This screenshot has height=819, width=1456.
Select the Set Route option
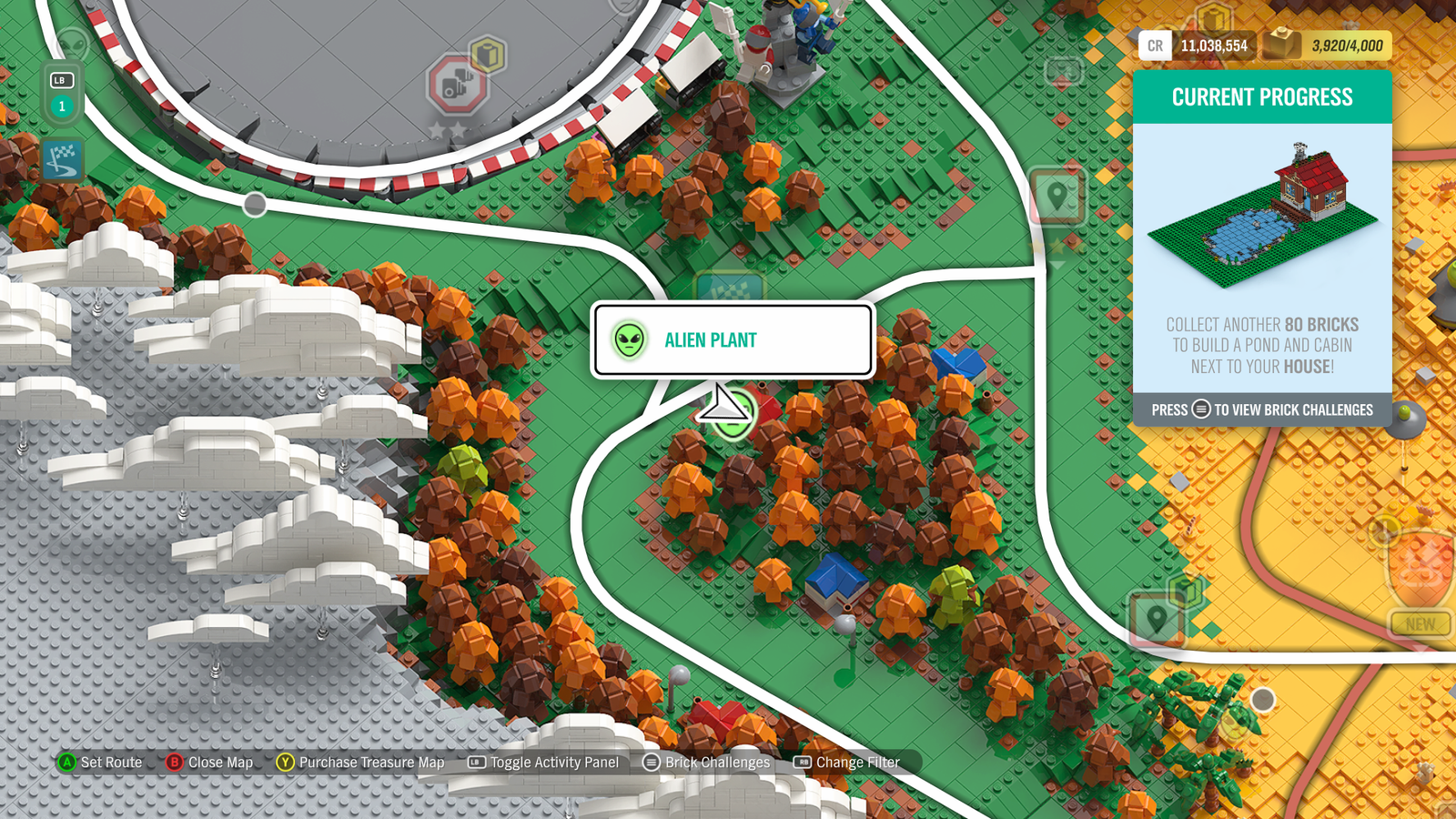[x=101, y=763]
